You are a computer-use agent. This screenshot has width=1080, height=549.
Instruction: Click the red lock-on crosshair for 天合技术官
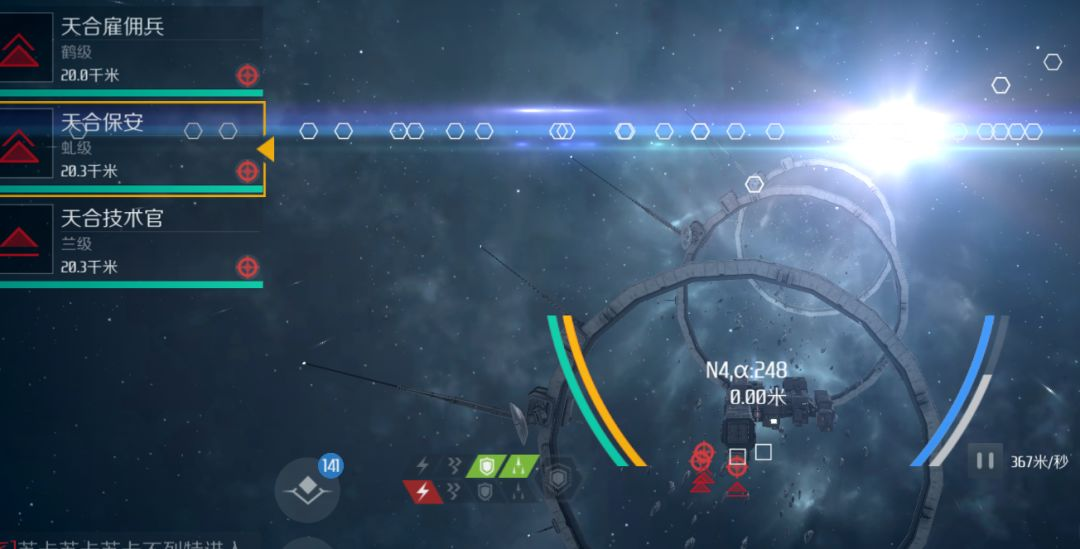(247, 267)
